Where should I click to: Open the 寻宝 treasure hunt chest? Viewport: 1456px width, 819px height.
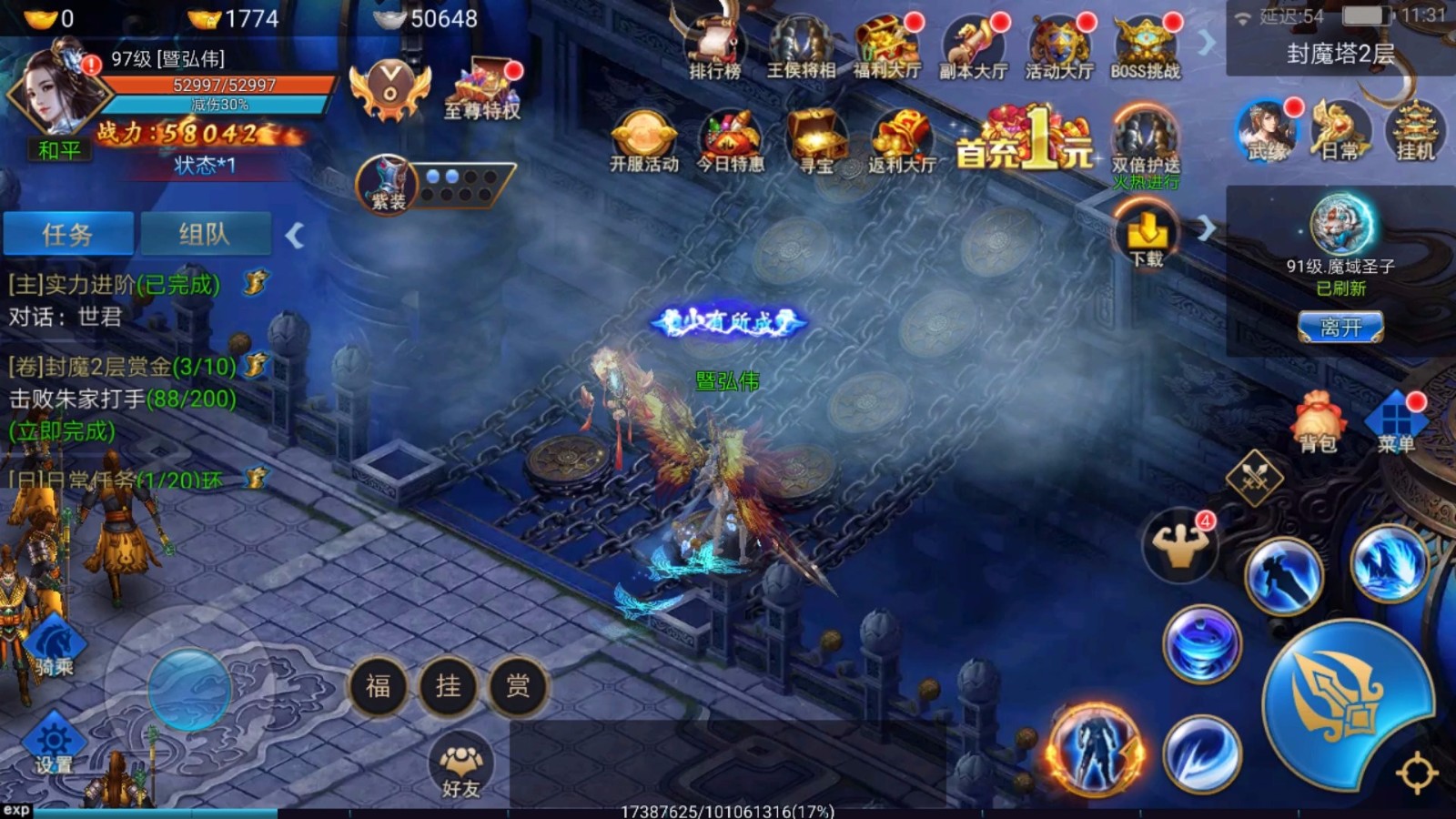pos(816,141)
